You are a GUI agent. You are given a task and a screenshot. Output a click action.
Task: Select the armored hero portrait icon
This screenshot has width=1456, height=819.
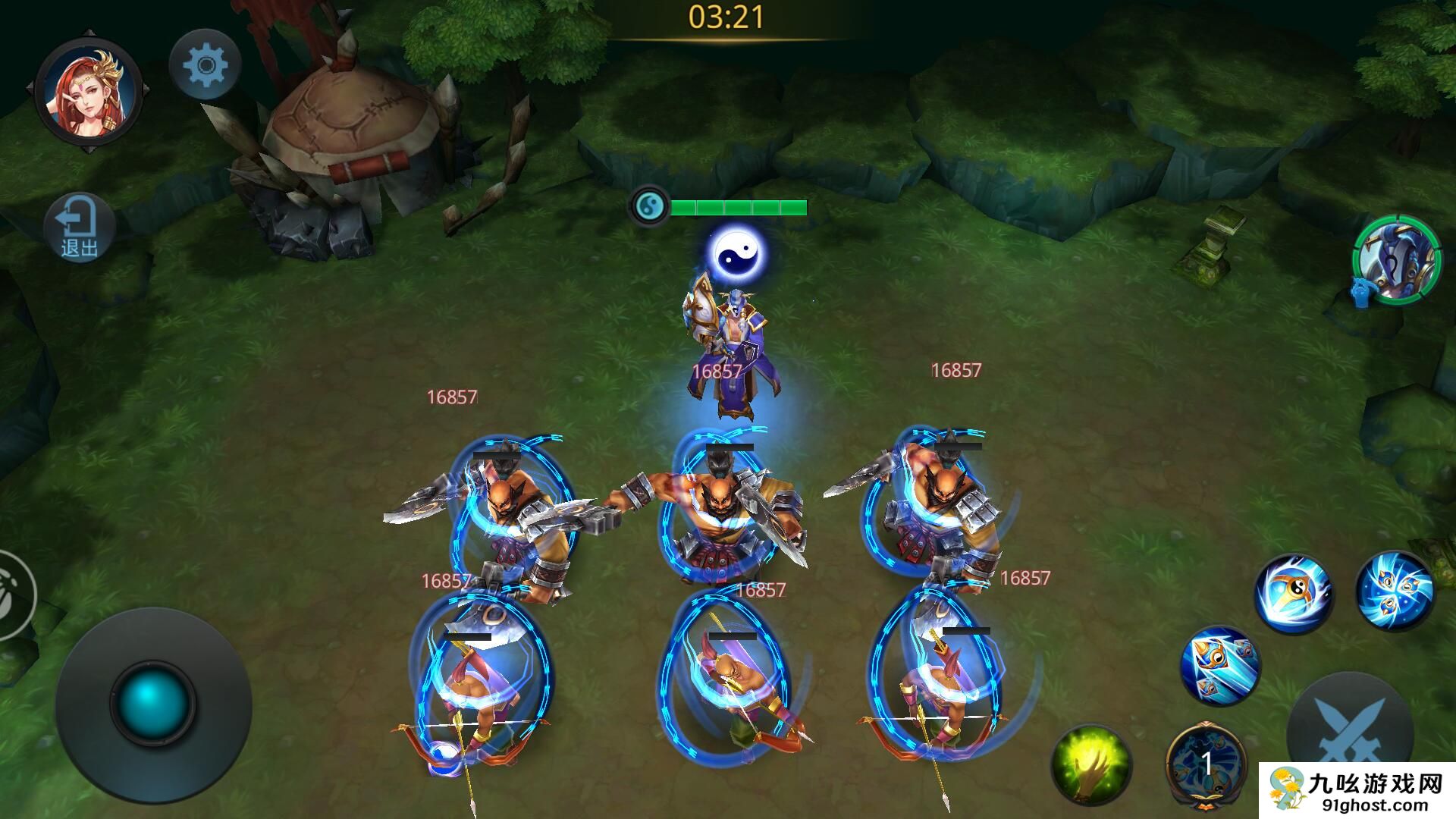pyautogui.click(x=1397, y=262)
